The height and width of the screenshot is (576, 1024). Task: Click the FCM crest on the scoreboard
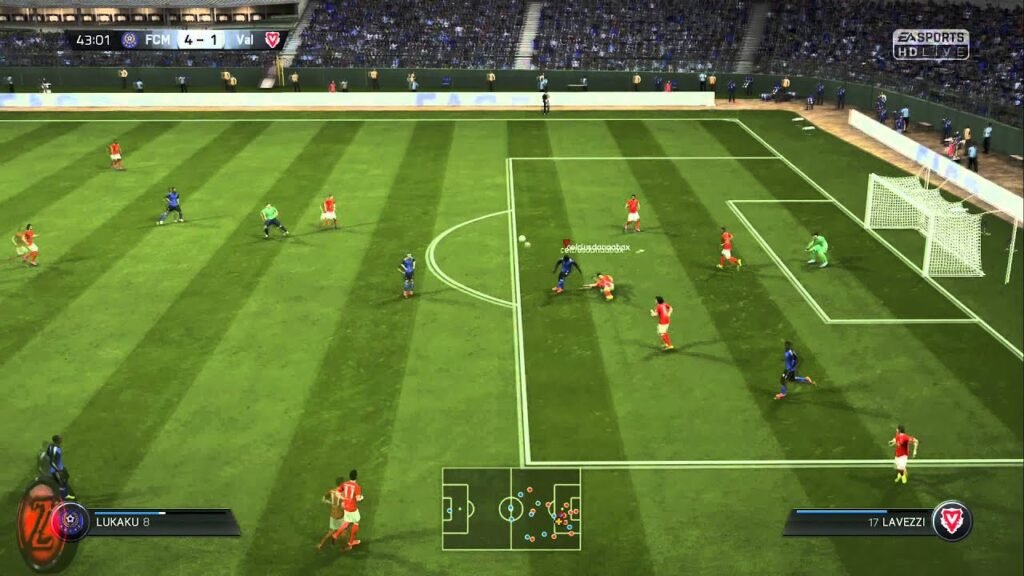coord(130,40)
